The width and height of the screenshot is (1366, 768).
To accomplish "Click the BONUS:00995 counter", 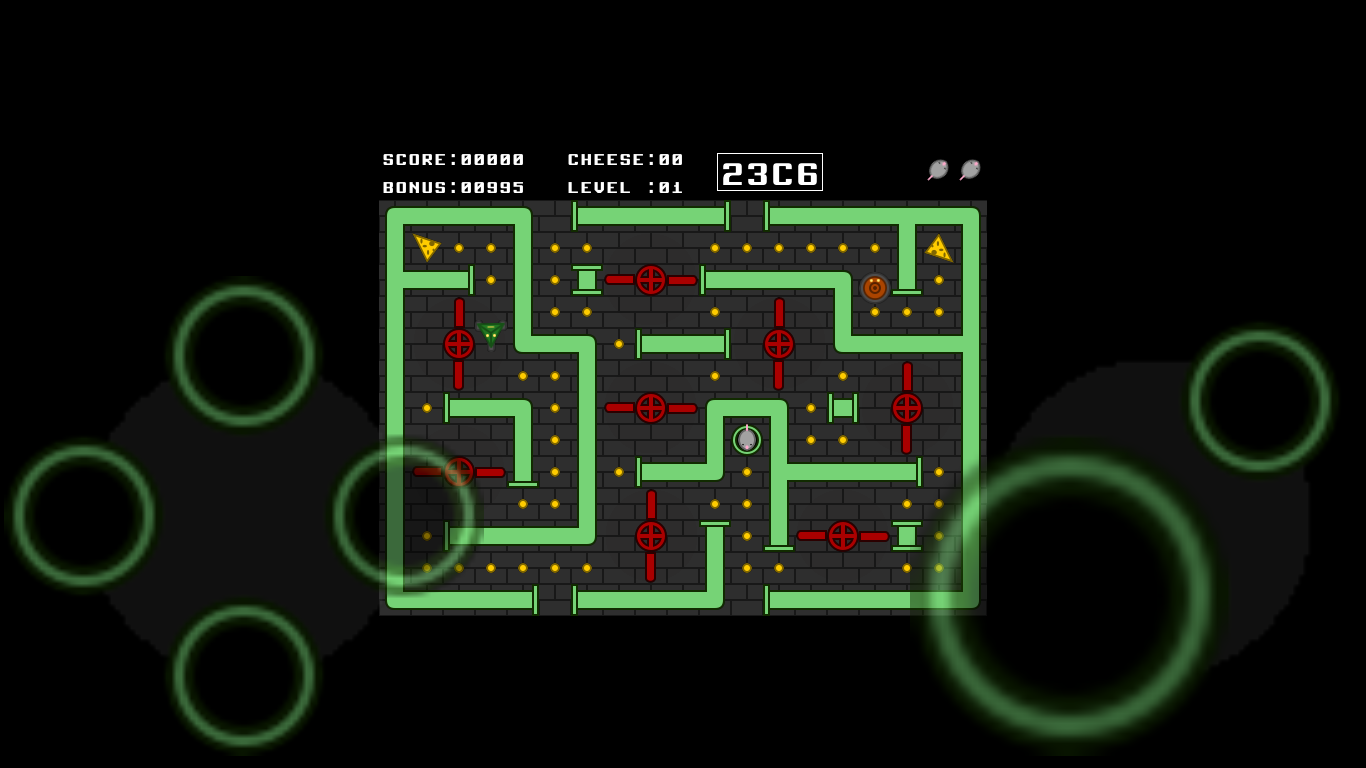I will point(454,186).
